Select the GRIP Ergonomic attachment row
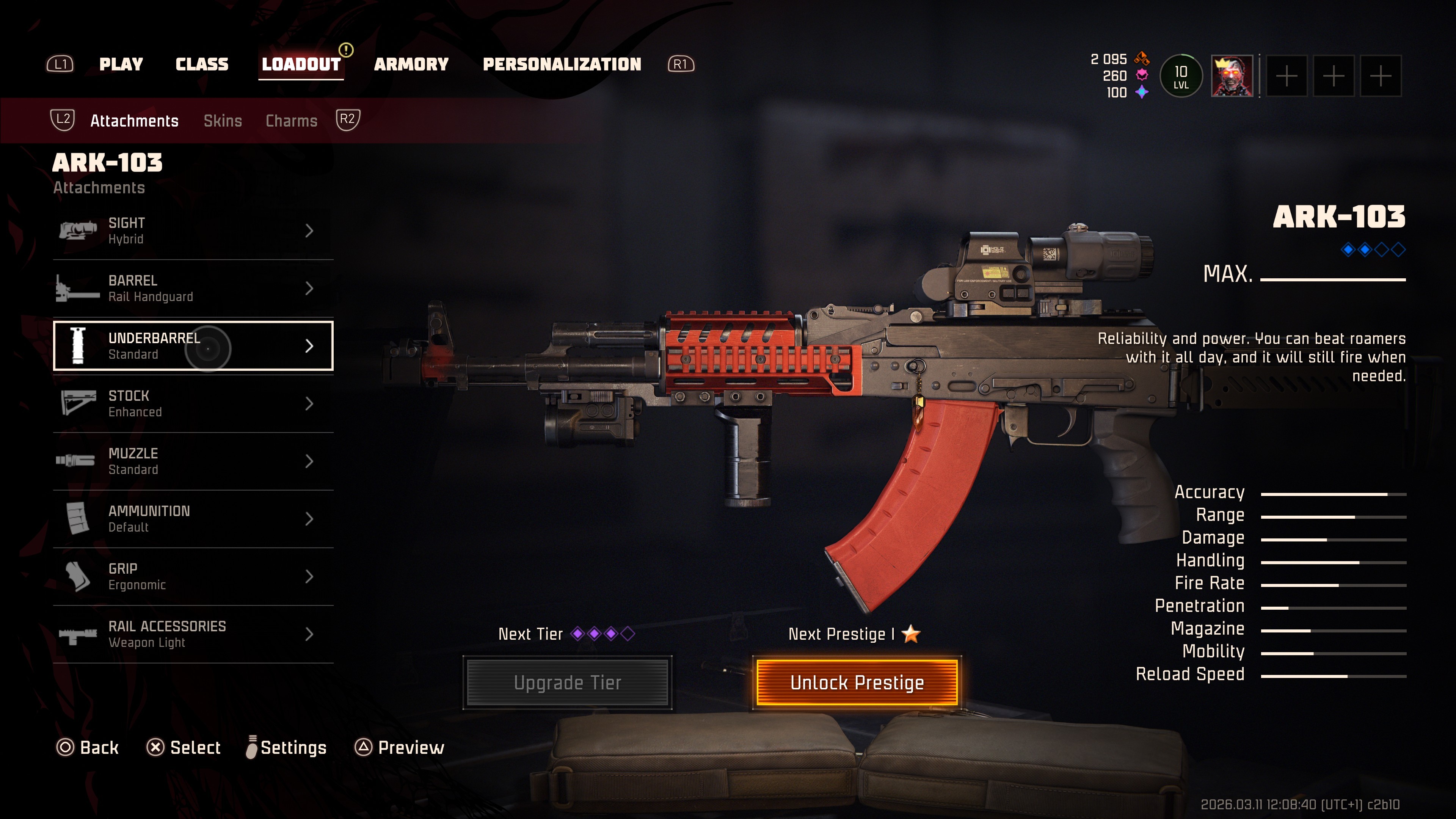 tap(193, 576)
